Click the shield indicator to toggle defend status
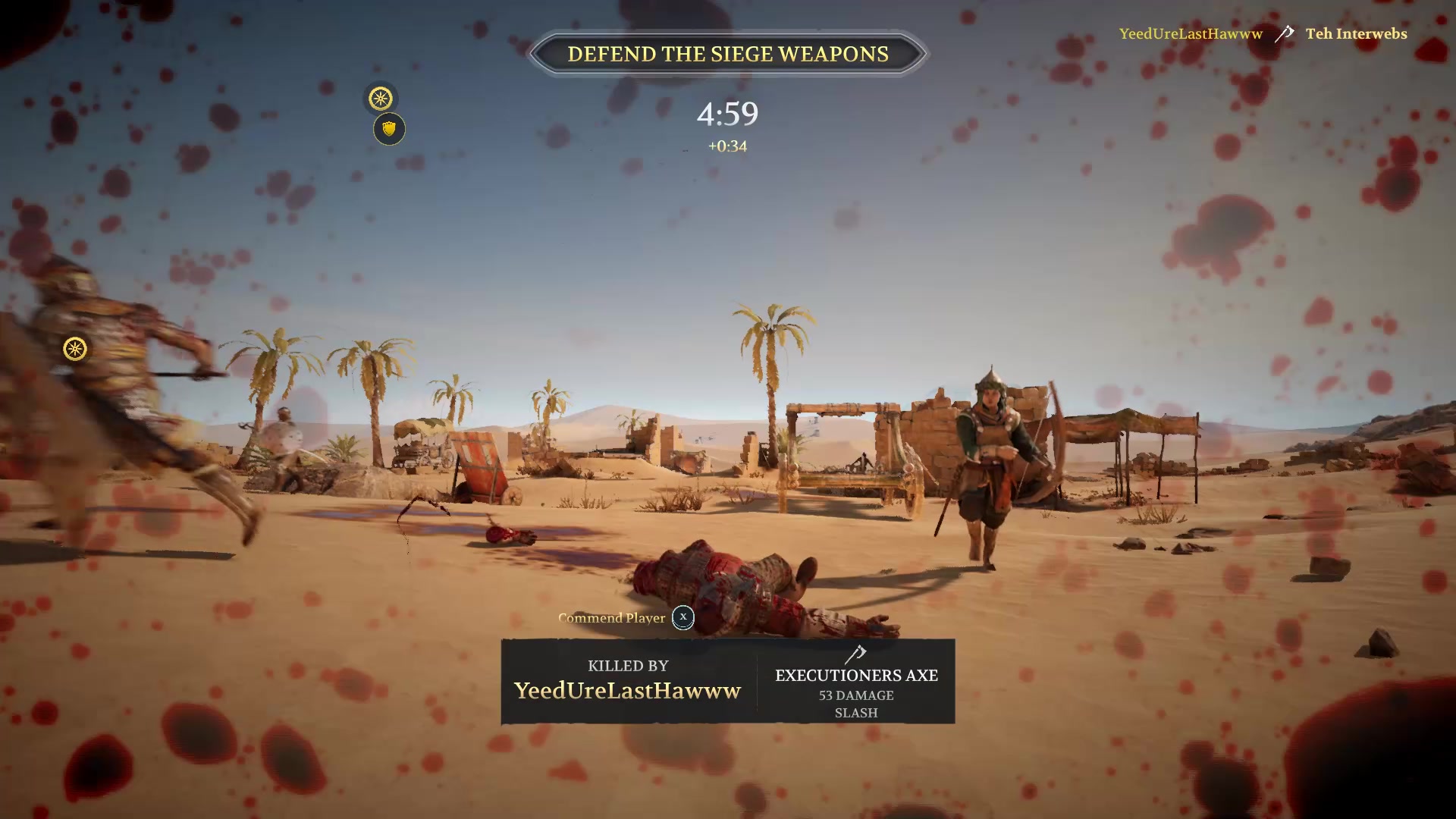Screen dimensions: 1456x819 [x=388, y=128]
